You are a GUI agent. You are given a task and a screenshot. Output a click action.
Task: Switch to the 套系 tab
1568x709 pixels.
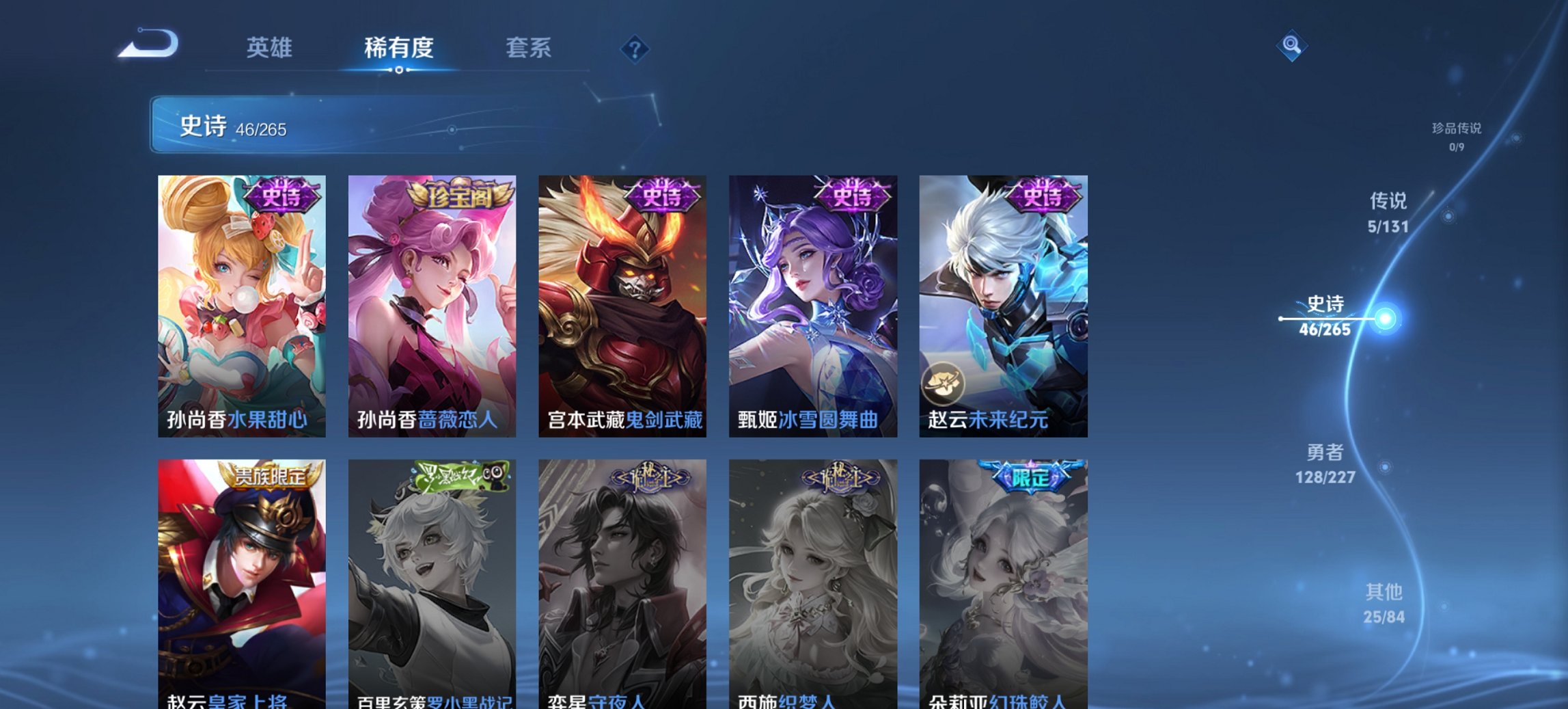[528, 48]
